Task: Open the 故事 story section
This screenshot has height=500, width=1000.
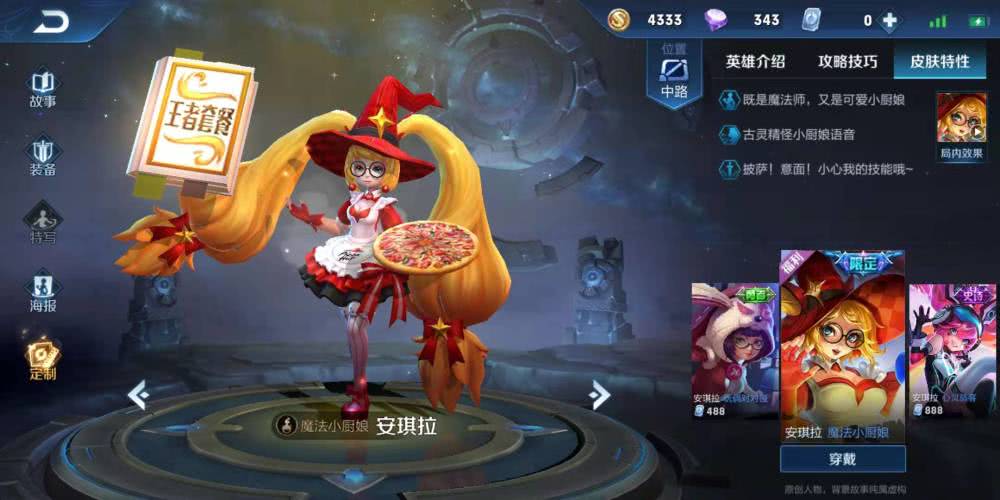Action: pos(43,88)
